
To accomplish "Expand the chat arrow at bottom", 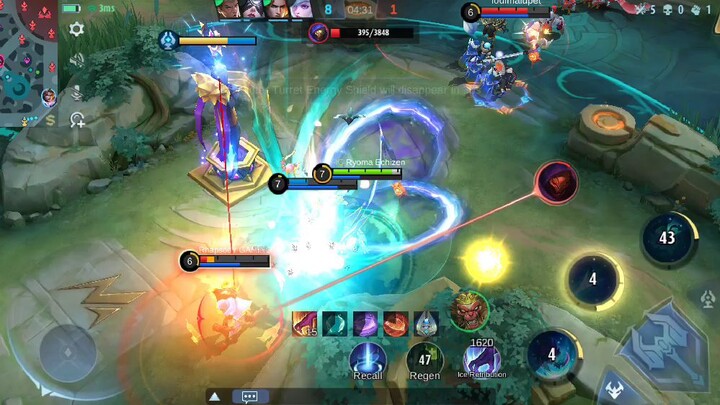I will (x=214, y=396).
